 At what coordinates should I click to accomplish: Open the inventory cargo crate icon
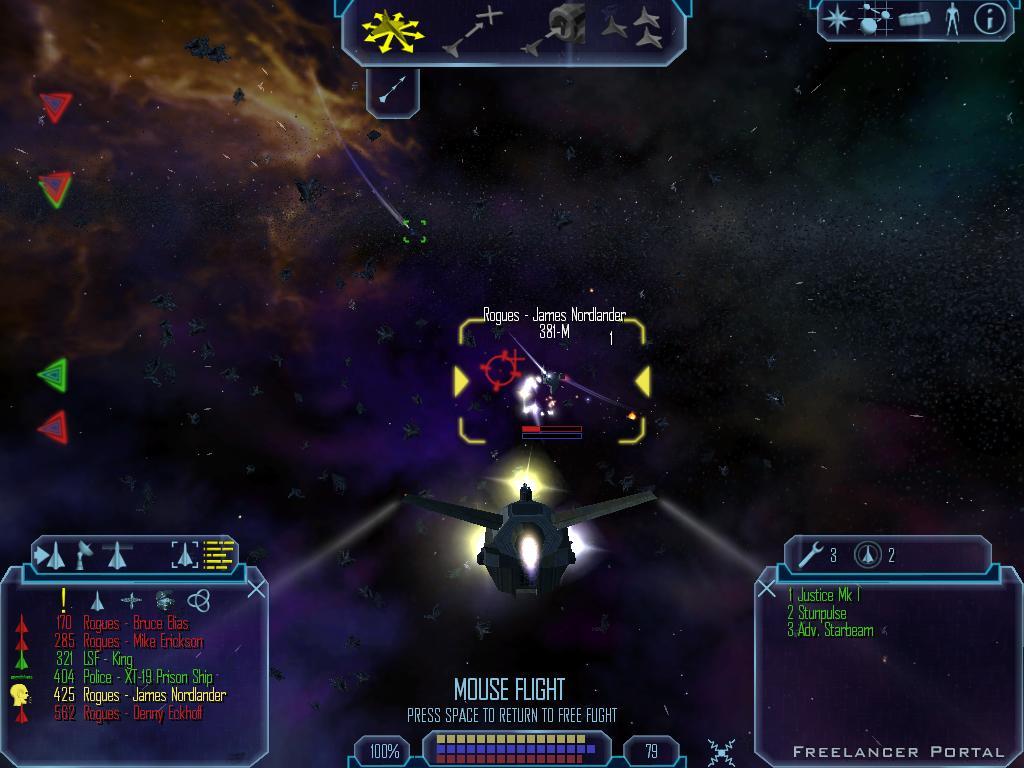[x=914, y=19]
